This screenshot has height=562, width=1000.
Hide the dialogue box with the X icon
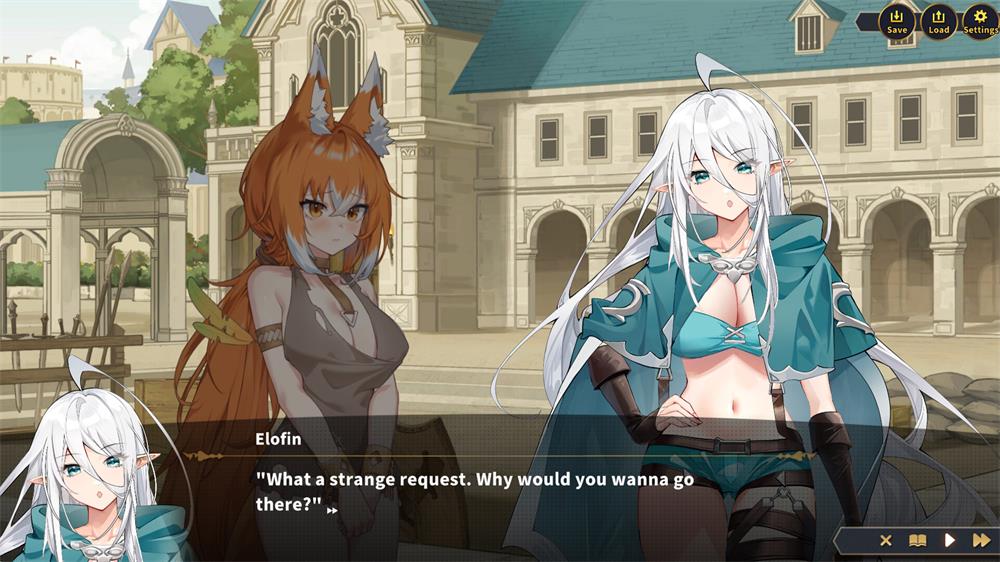point(885,540)
